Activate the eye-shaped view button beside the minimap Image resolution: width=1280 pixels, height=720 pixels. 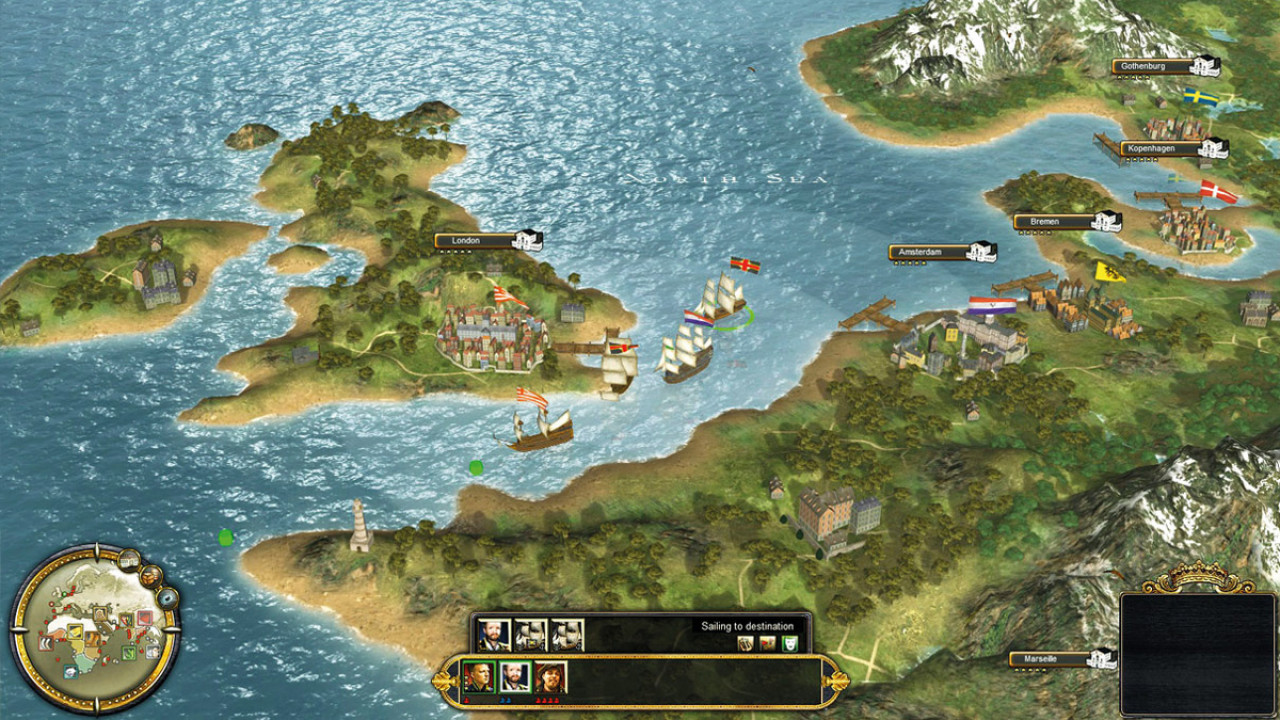tap(167, 598)
